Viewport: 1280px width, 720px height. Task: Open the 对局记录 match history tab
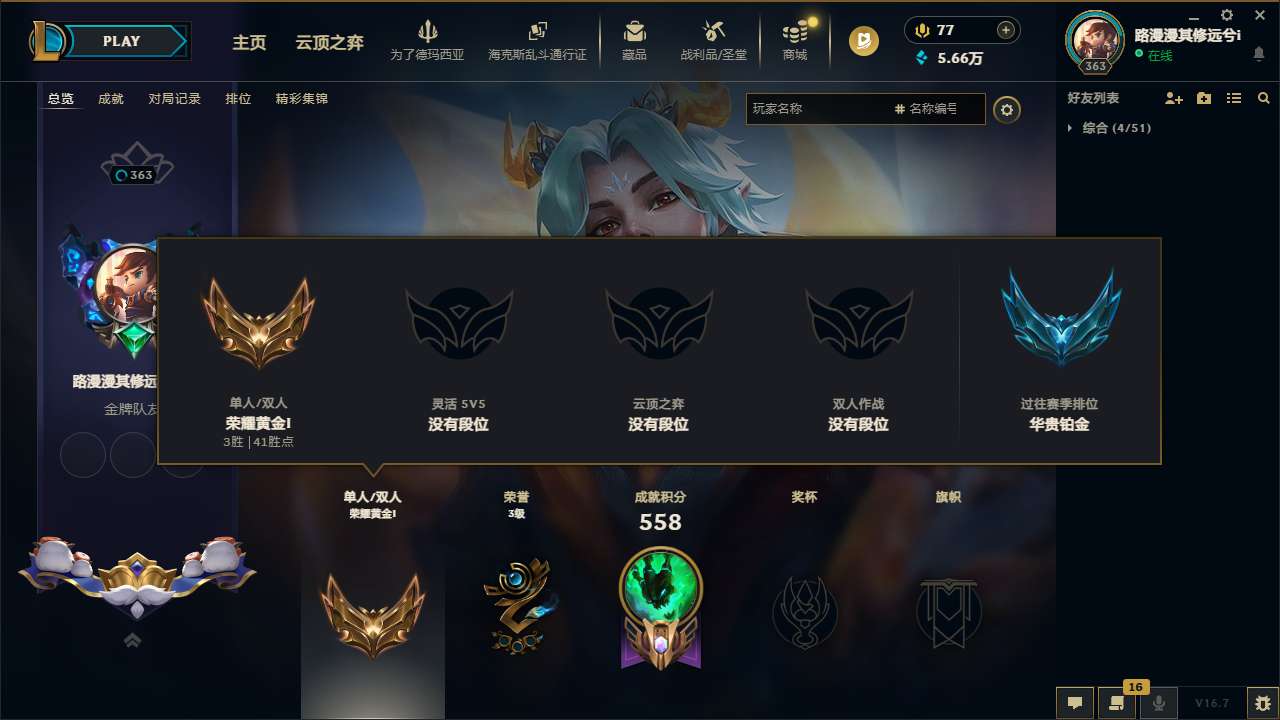174,99
